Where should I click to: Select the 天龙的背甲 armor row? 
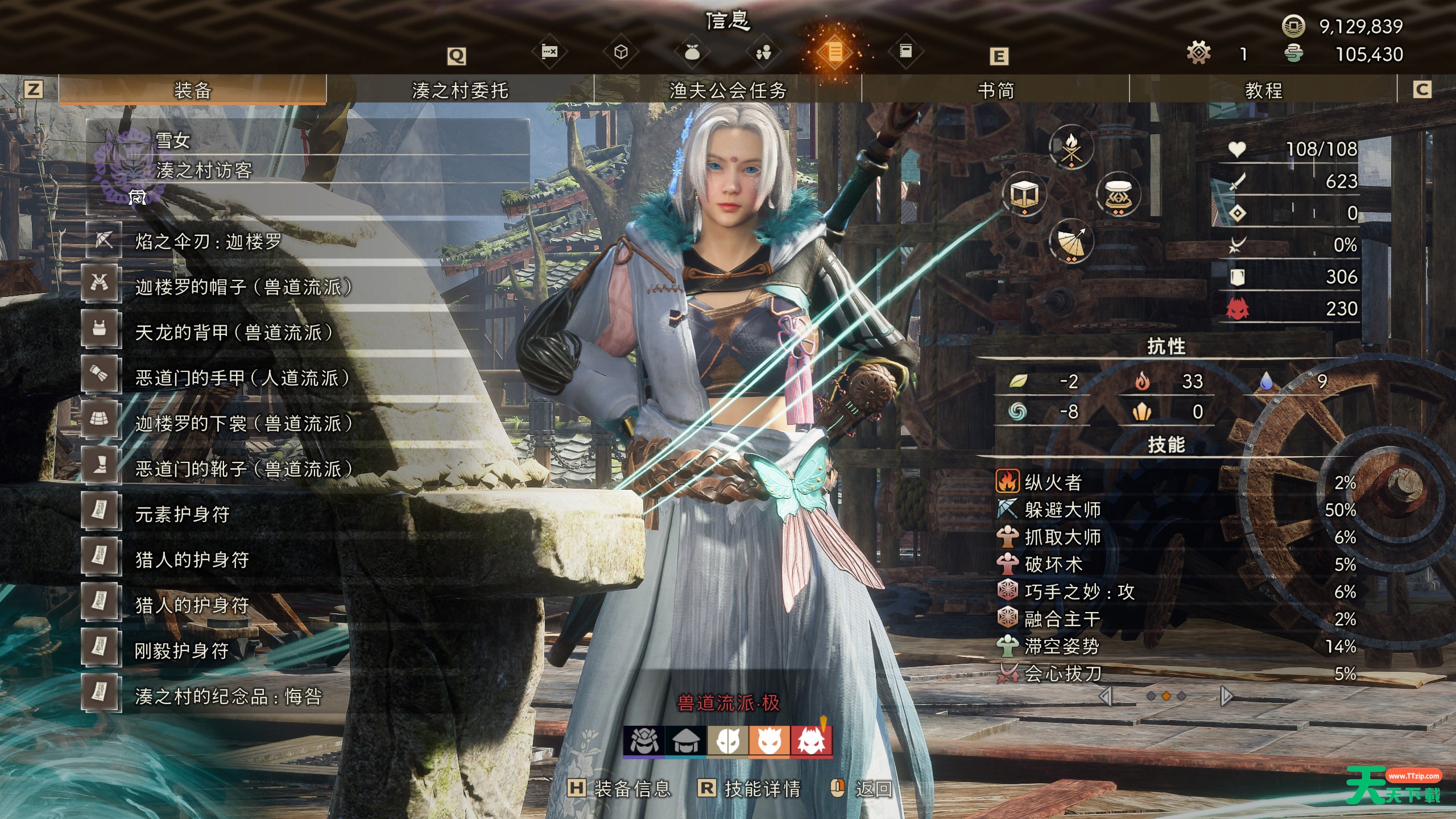click(233, 333)
